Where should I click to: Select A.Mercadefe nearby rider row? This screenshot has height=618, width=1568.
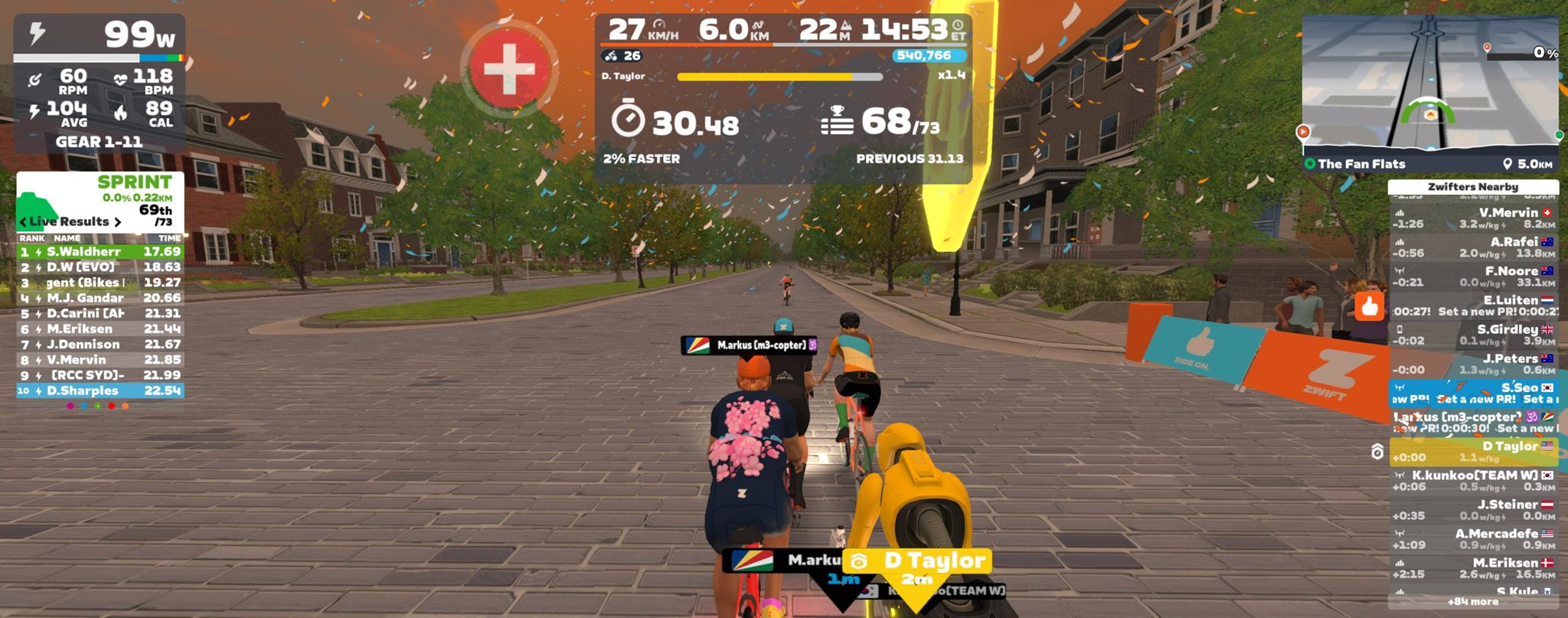click(x=1473, y=539)
